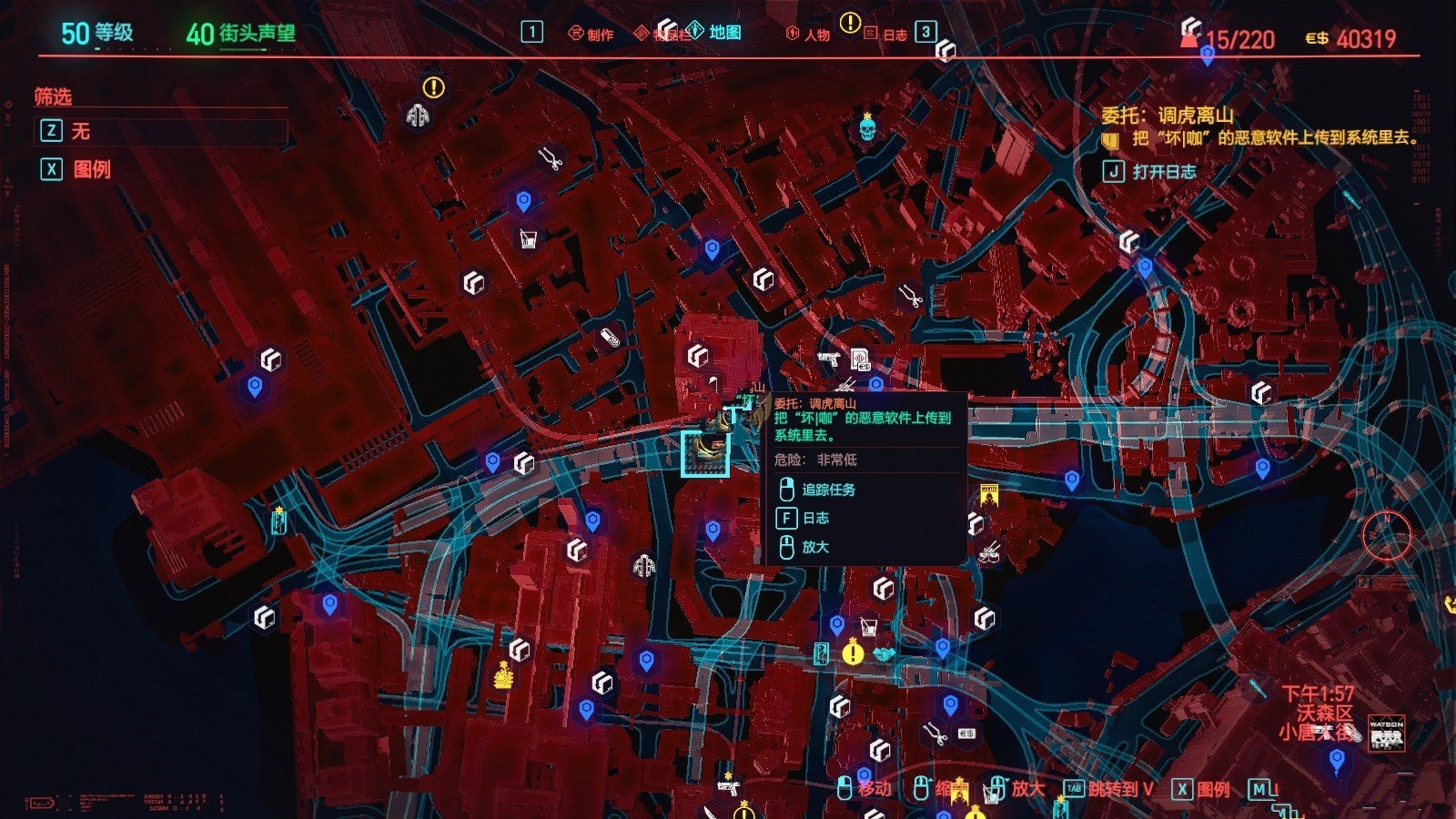Image resolution: width=1456 pixels, height=819 pixels.
Task: Click the cyan handshake marker on the map
Action: 884,653
